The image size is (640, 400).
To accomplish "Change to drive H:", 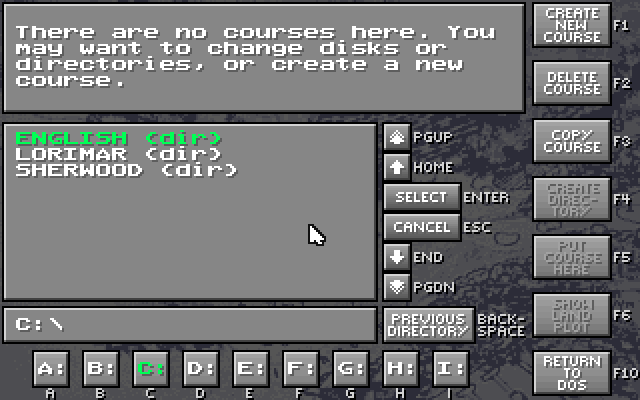I will coord(400,368).
